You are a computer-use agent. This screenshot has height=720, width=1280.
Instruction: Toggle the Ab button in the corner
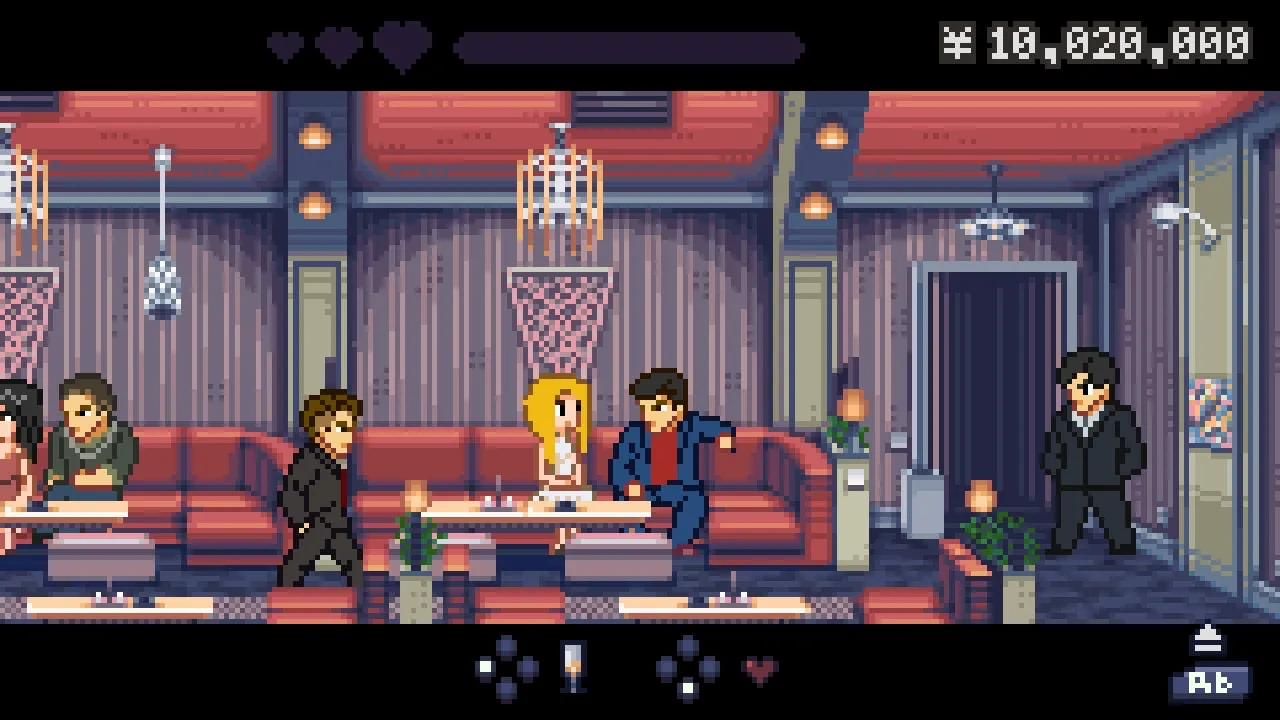coord(1211,684)
